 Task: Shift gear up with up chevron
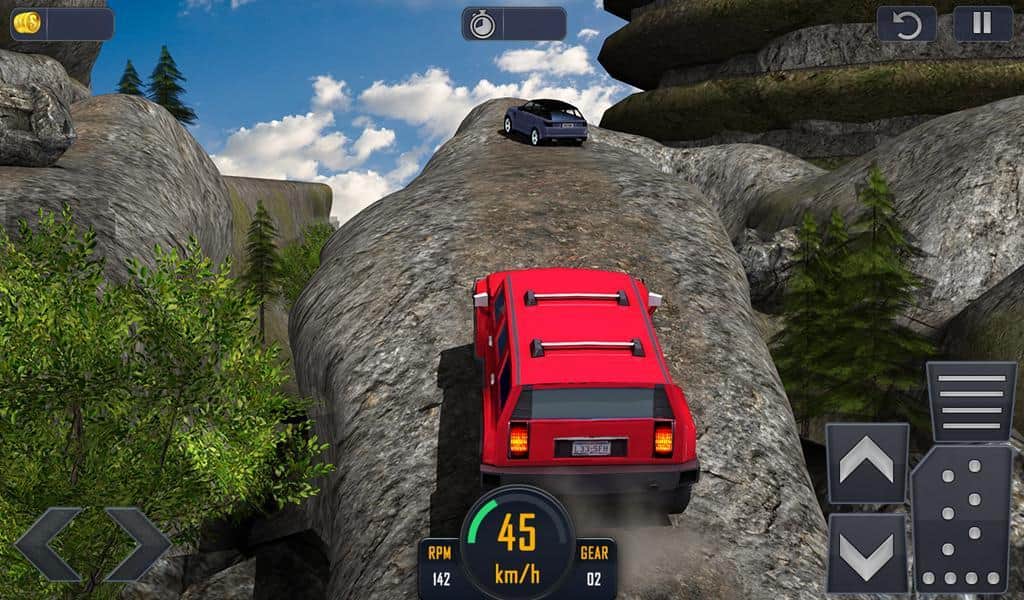867,463
